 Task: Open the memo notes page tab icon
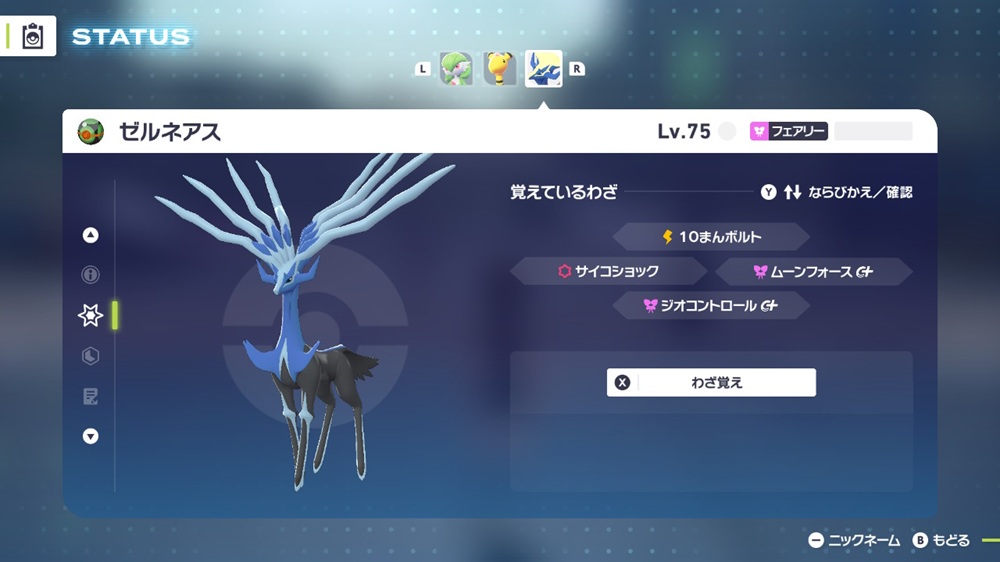pyautogui.click(x=91, y=397)
